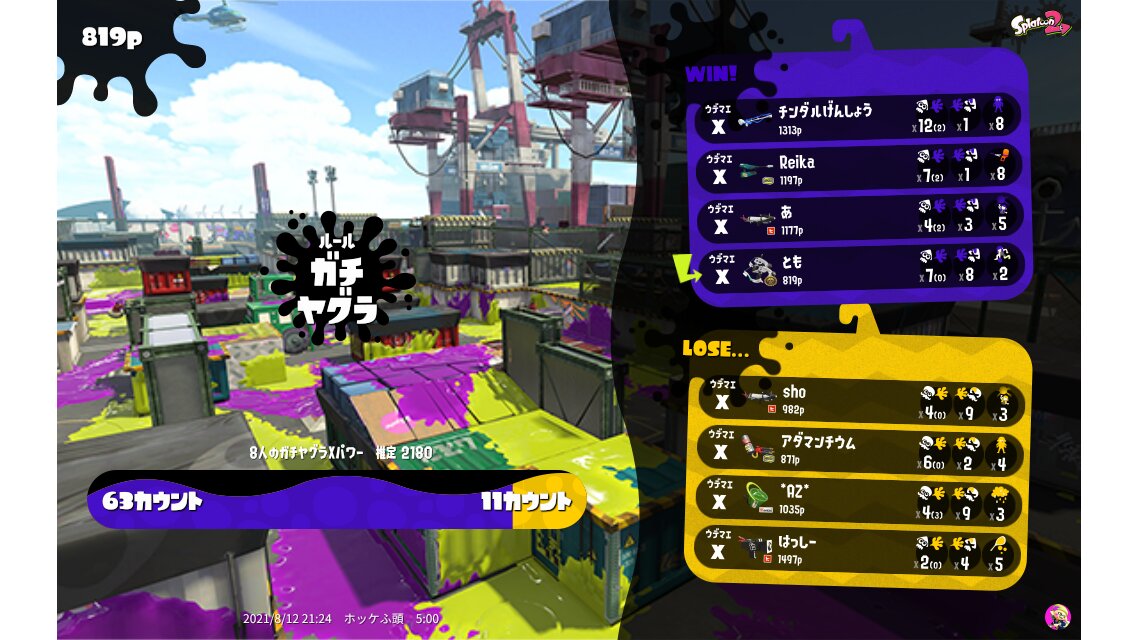Choose the *AZ* player row

pos(858,501)
